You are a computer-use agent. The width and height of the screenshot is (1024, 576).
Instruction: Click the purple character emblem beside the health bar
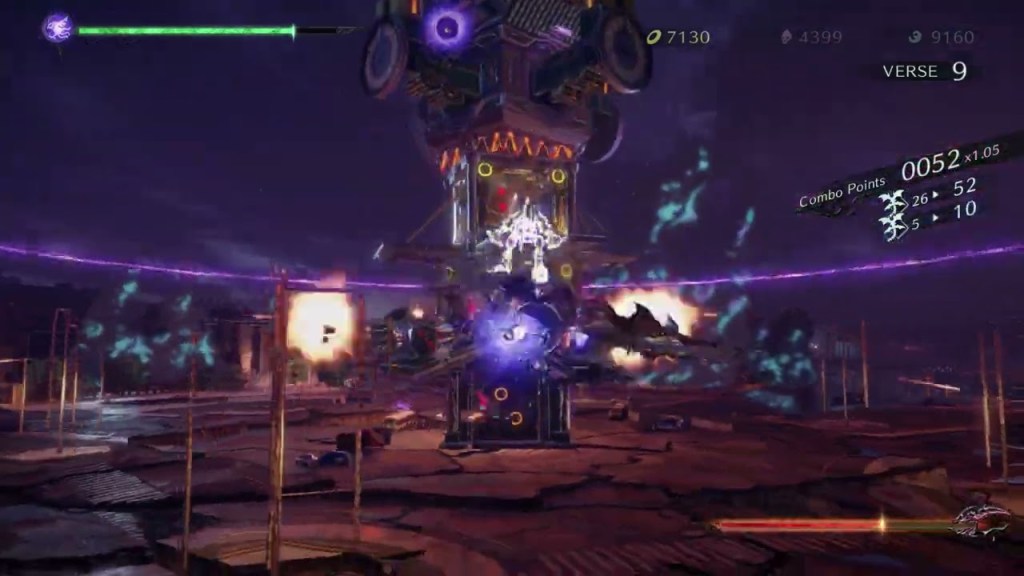pyautogui.click(x=57, y=27)
